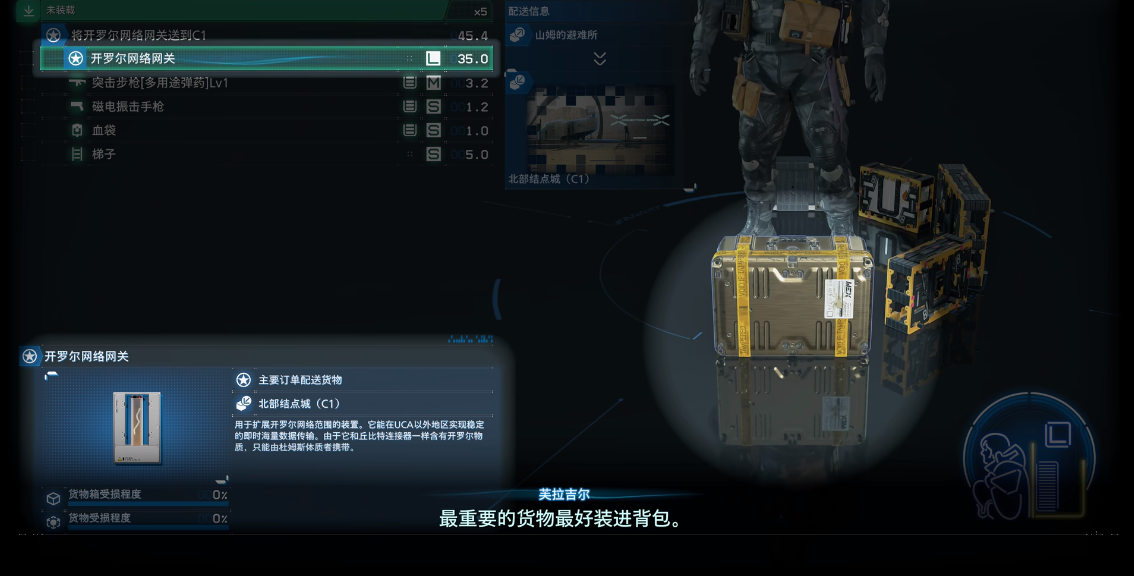Viewport: 1134px width, 576px height.
Task: Expand delivery info with the double chevron
Action: (600, 59)
